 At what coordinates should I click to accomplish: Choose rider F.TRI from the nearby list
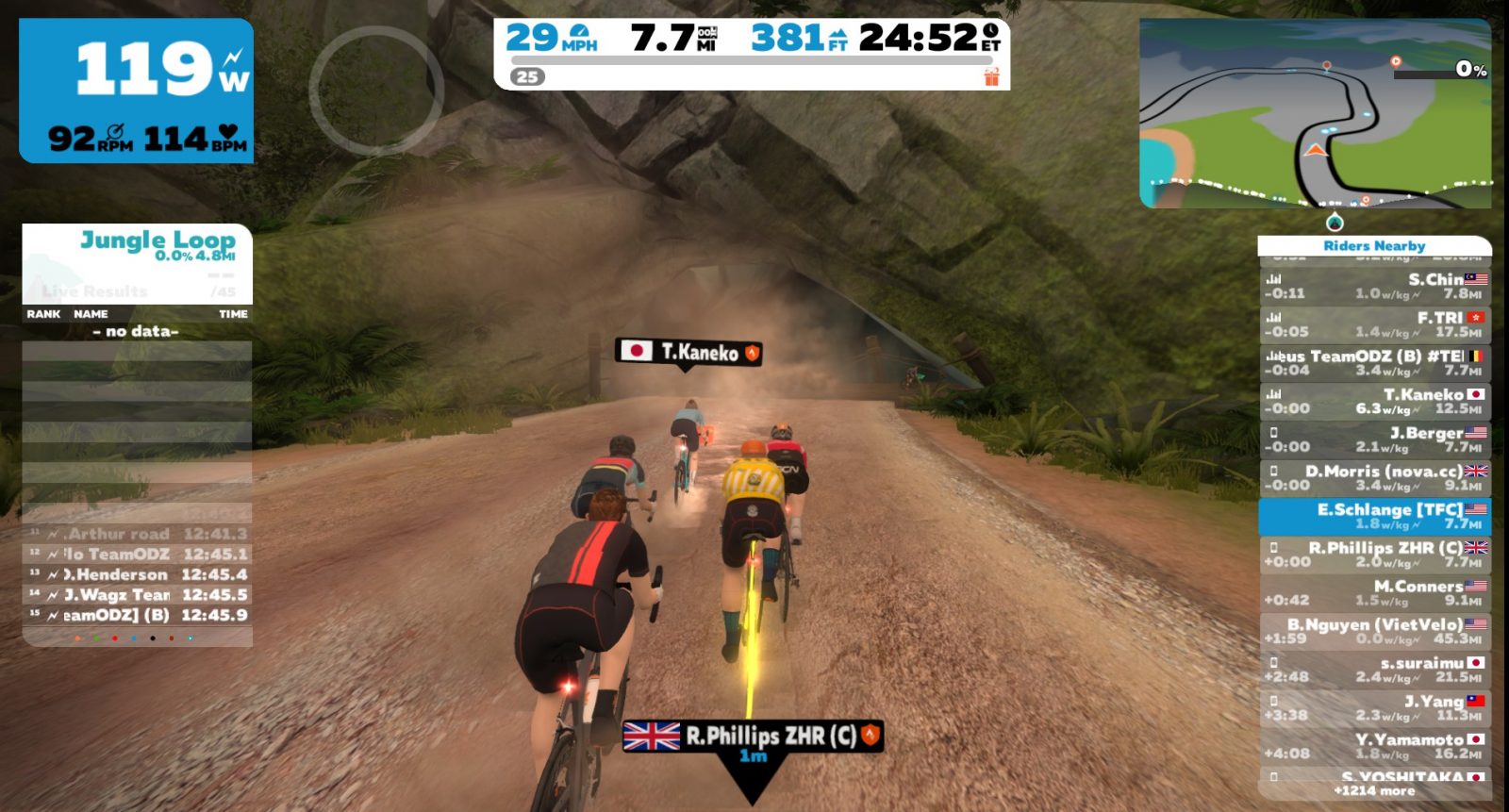coord(1375,324)
